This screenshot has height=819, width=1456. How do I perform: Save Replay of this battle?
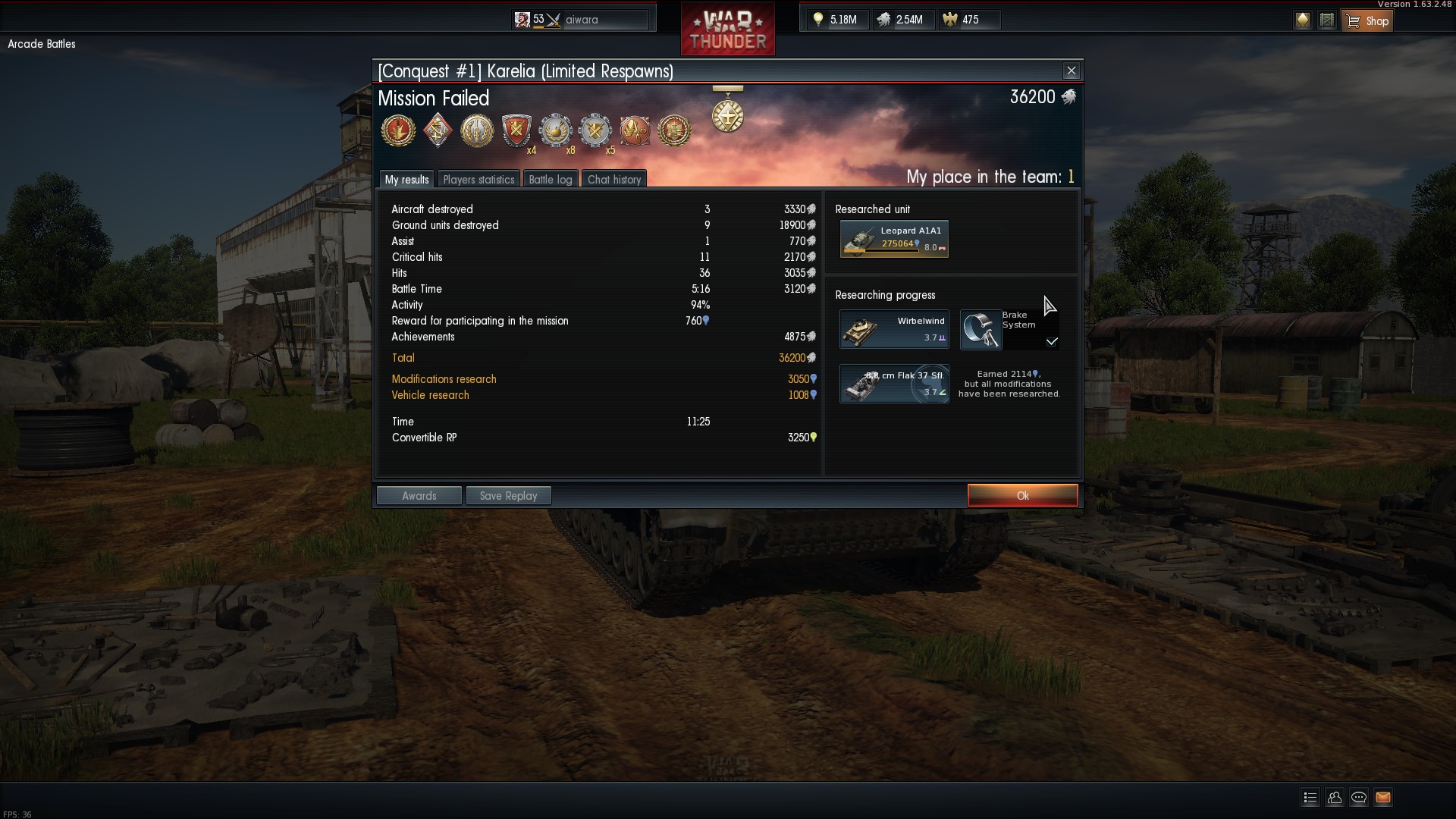(508, 496)
